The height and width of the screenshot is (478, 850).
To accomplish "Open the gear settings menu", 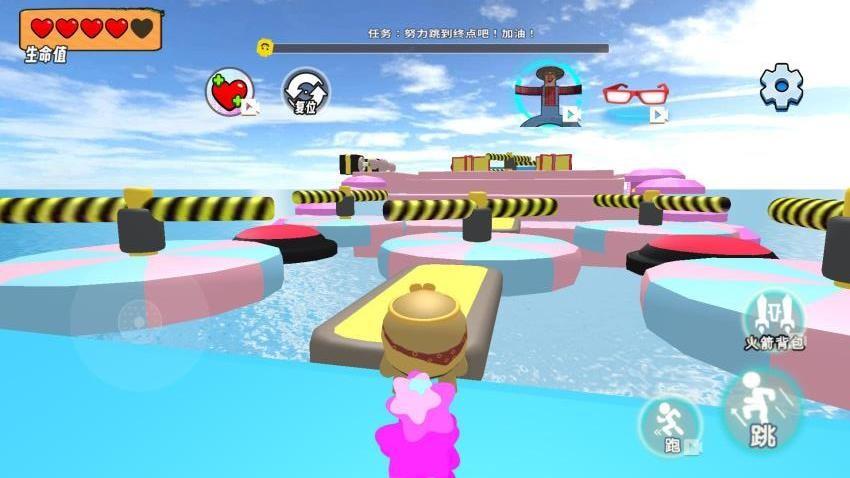I will [781, 87].
